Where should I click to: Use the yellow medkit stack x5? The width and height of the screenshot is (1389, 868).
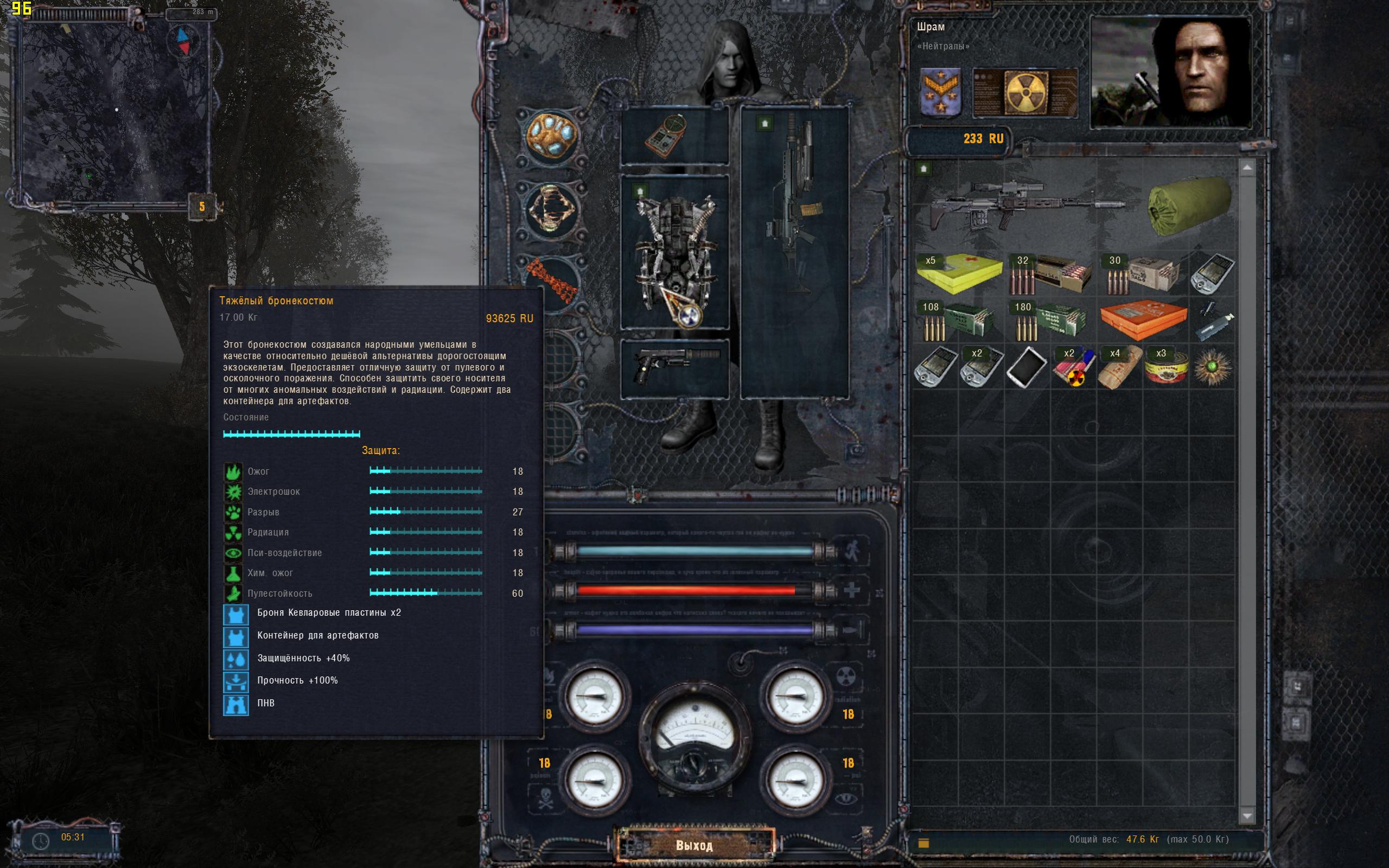[959, 273]
